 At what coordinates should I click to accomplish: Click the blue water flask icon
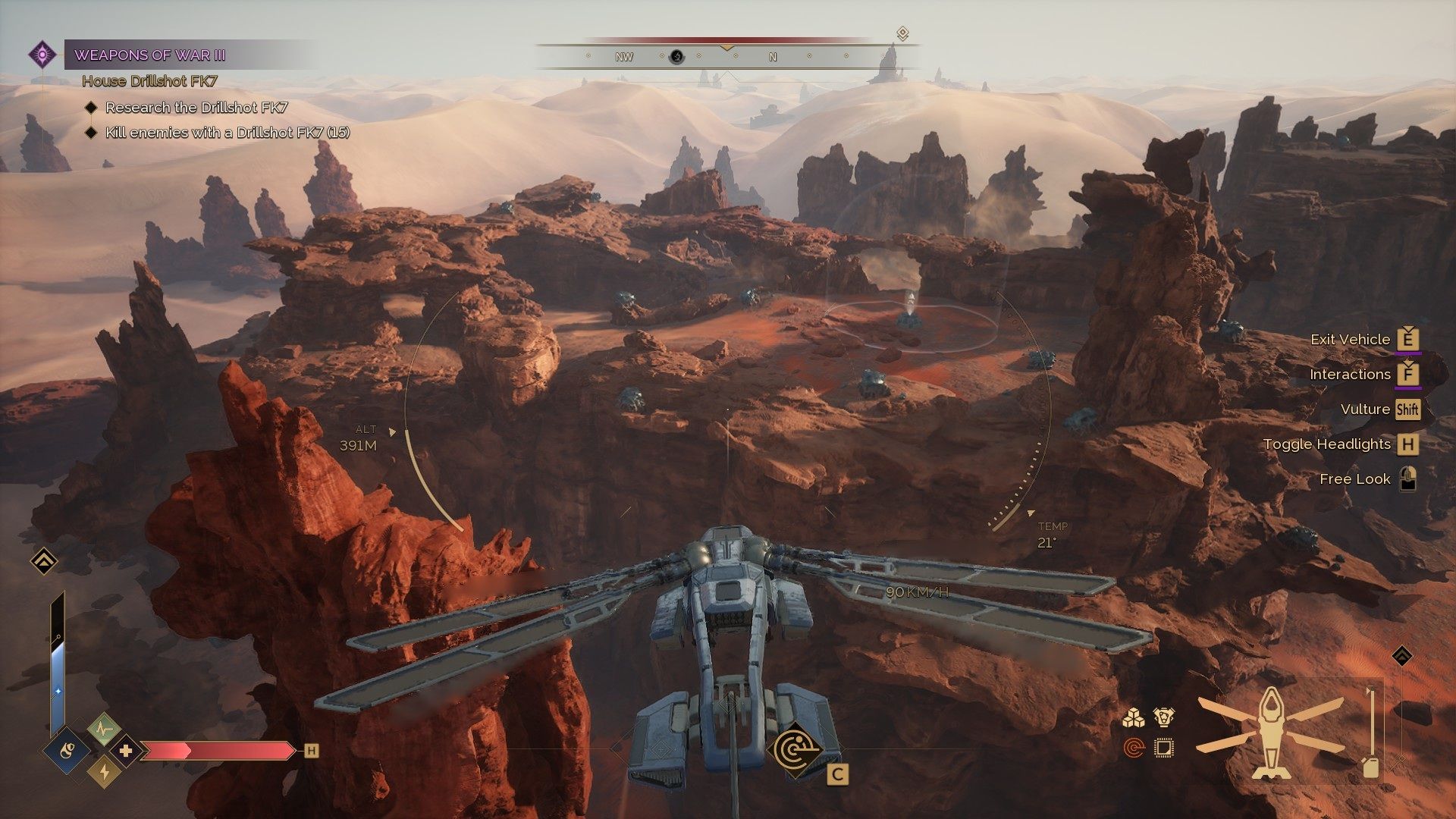click(x=67, y=751)
